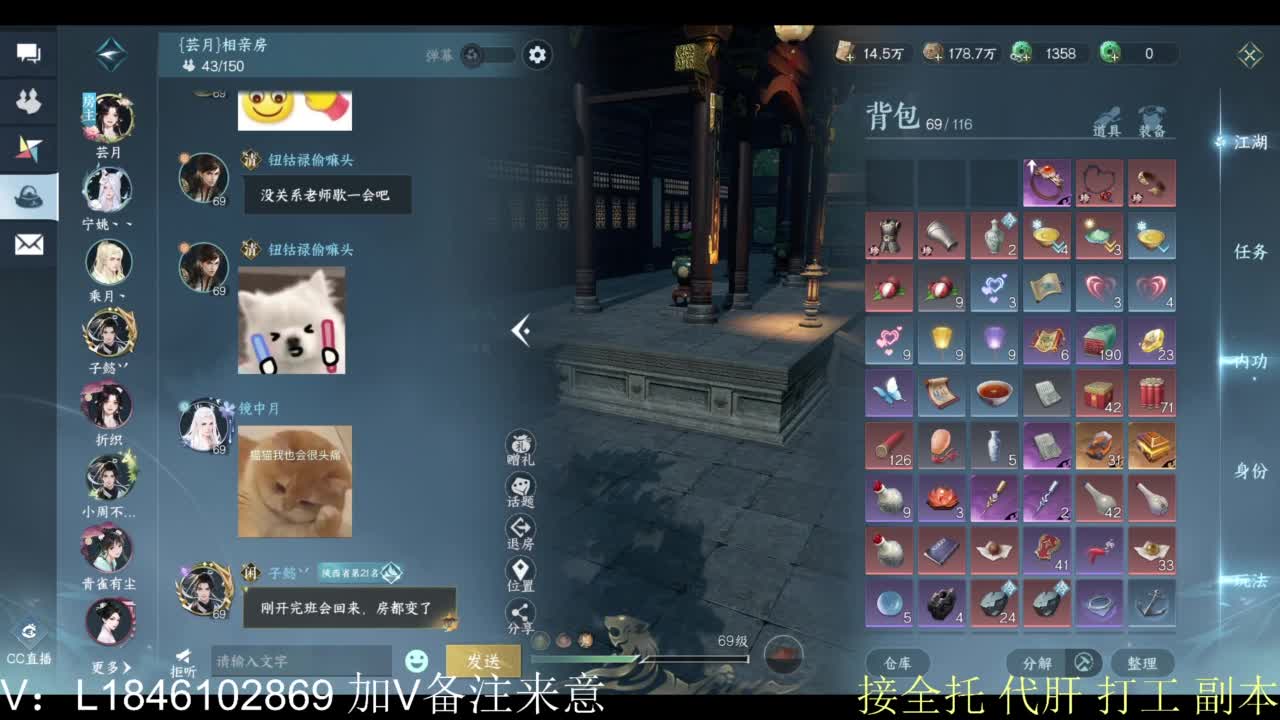Click the share (分享) icon
This screenshot has height=720, width=1280.
[521, 611]
